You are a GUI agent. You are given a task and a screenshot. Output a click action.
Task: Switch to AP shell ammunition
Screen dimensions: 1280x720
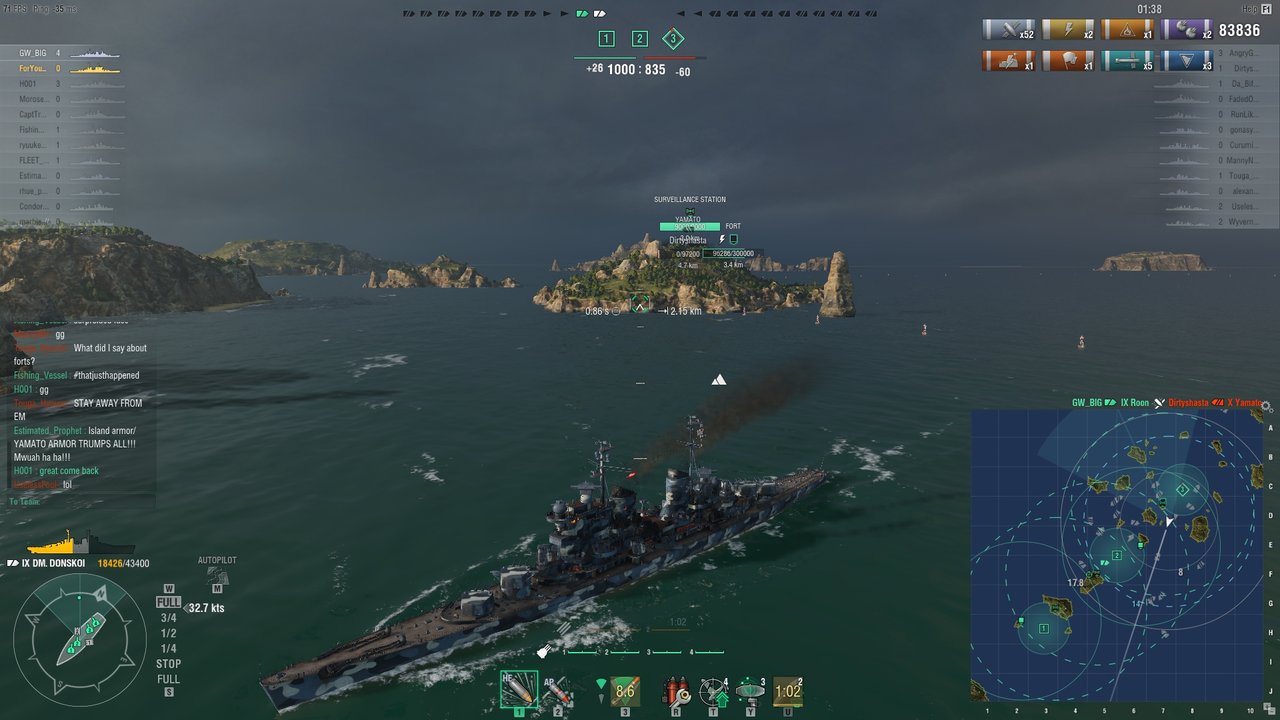pyautogui.click(x=557, y=689)
